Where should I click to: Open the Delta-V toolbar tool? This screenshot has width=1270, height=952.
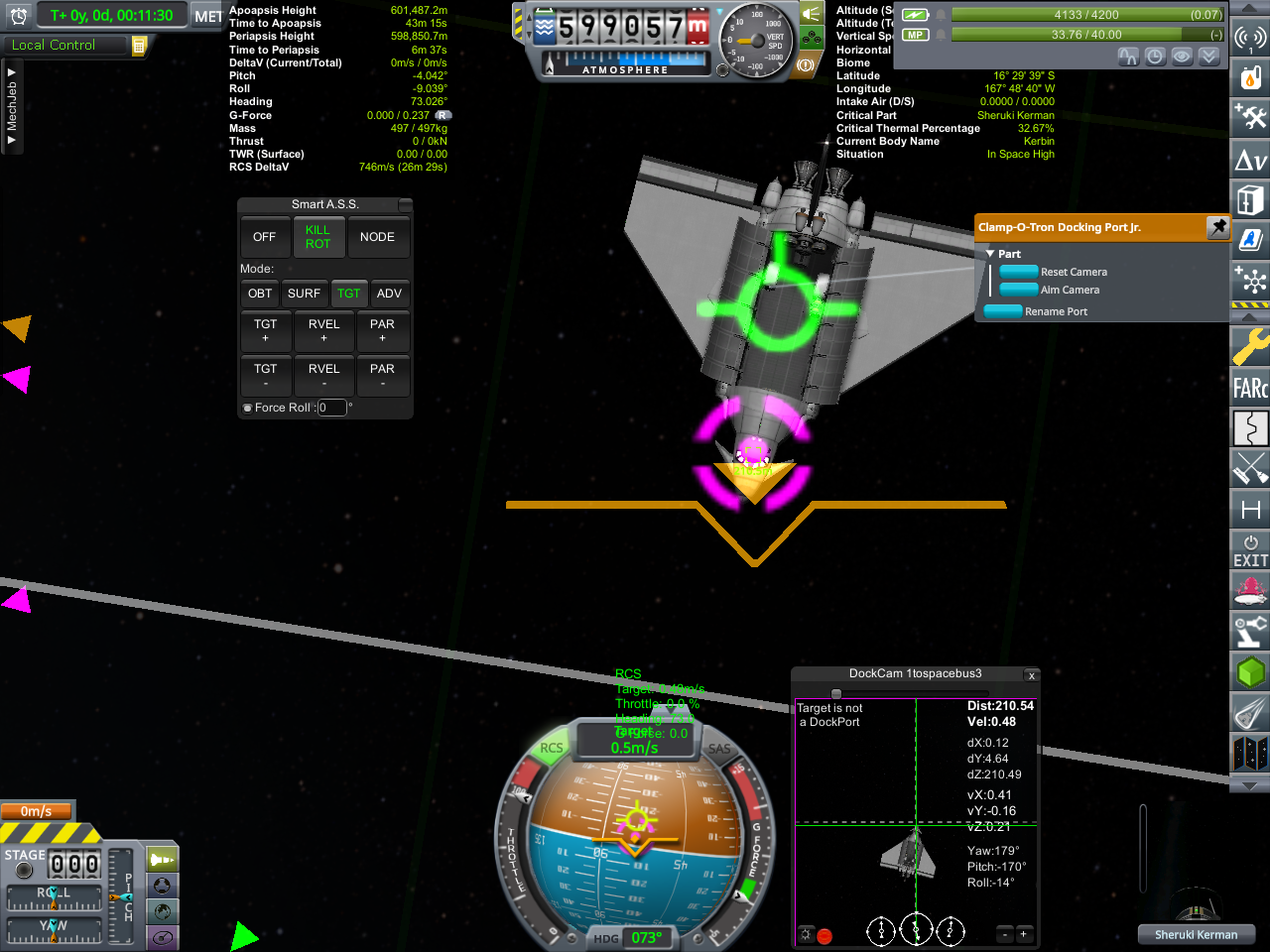coord(1250,159)
